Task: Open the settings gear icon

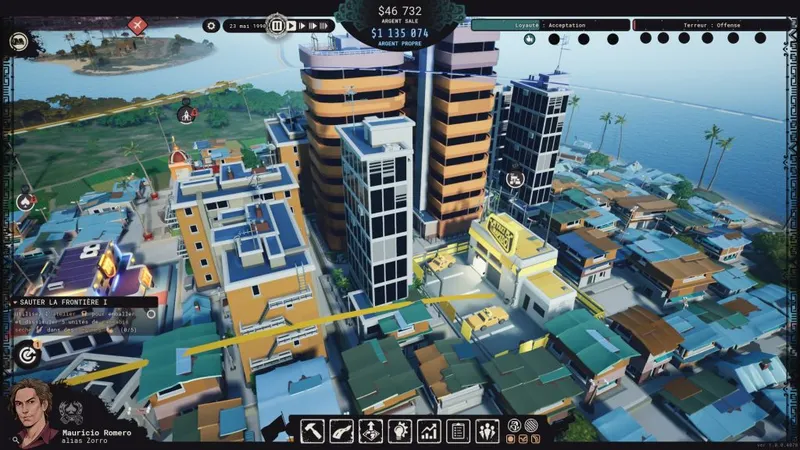Action: pos(211,26)
